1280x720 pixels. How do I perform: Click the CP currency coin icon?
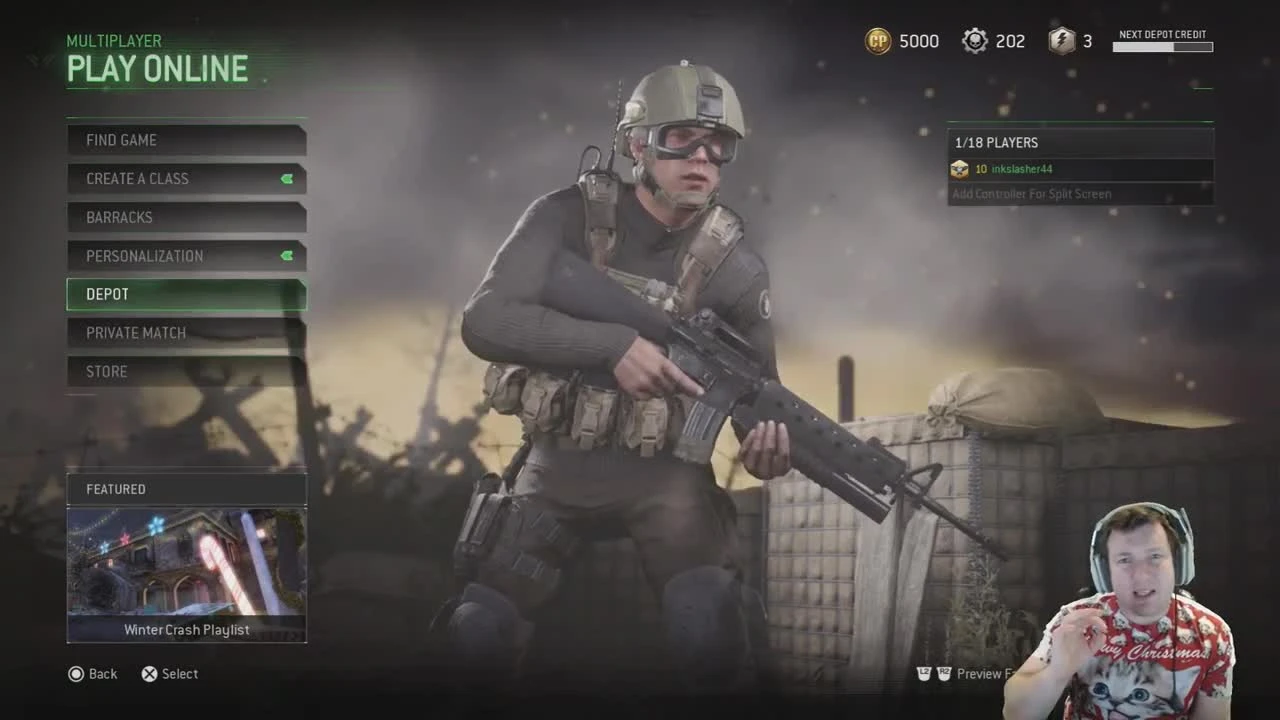877,41
